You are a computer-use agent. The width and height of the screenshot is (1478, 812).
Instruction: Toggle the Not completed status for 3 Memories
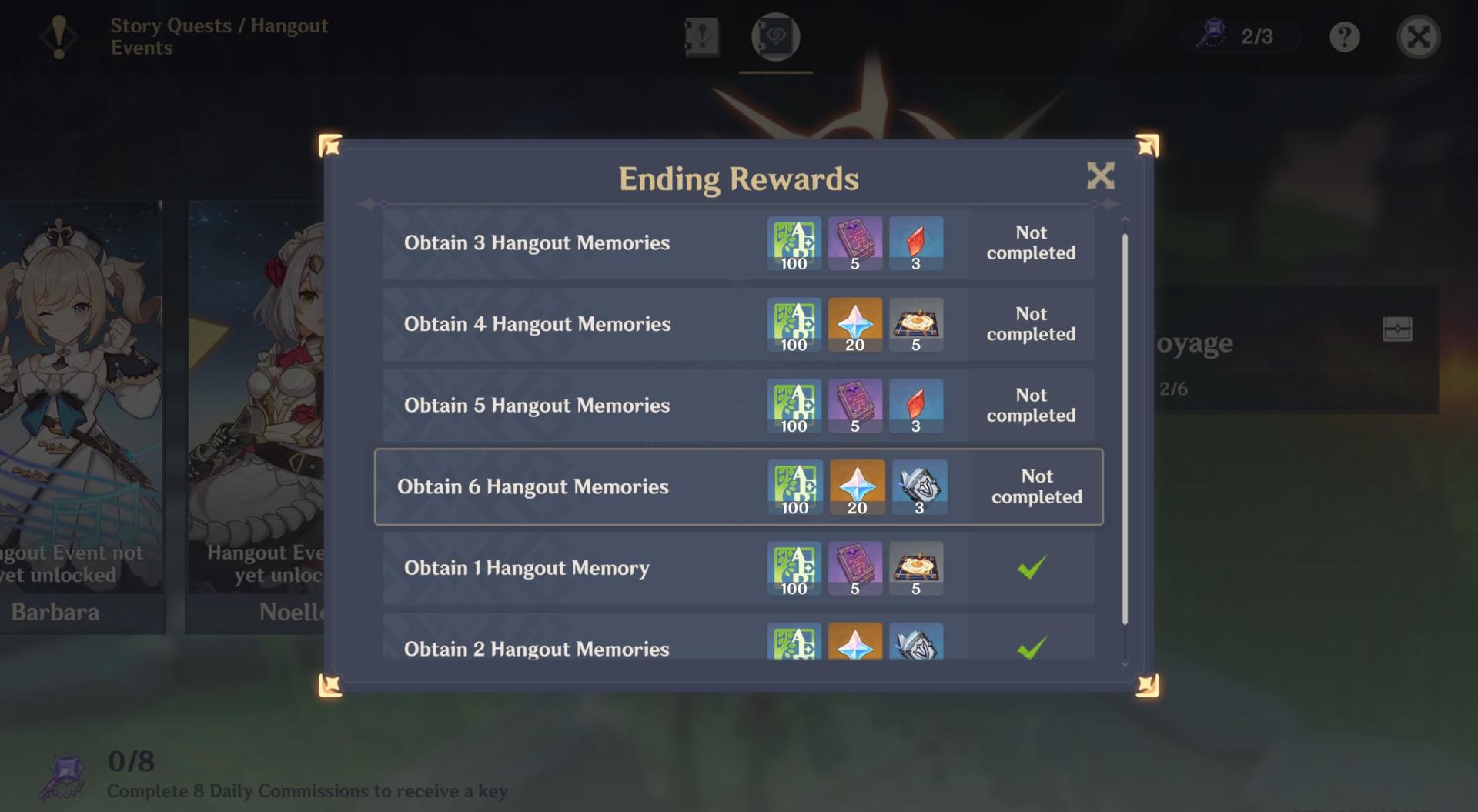[1031, 243]
